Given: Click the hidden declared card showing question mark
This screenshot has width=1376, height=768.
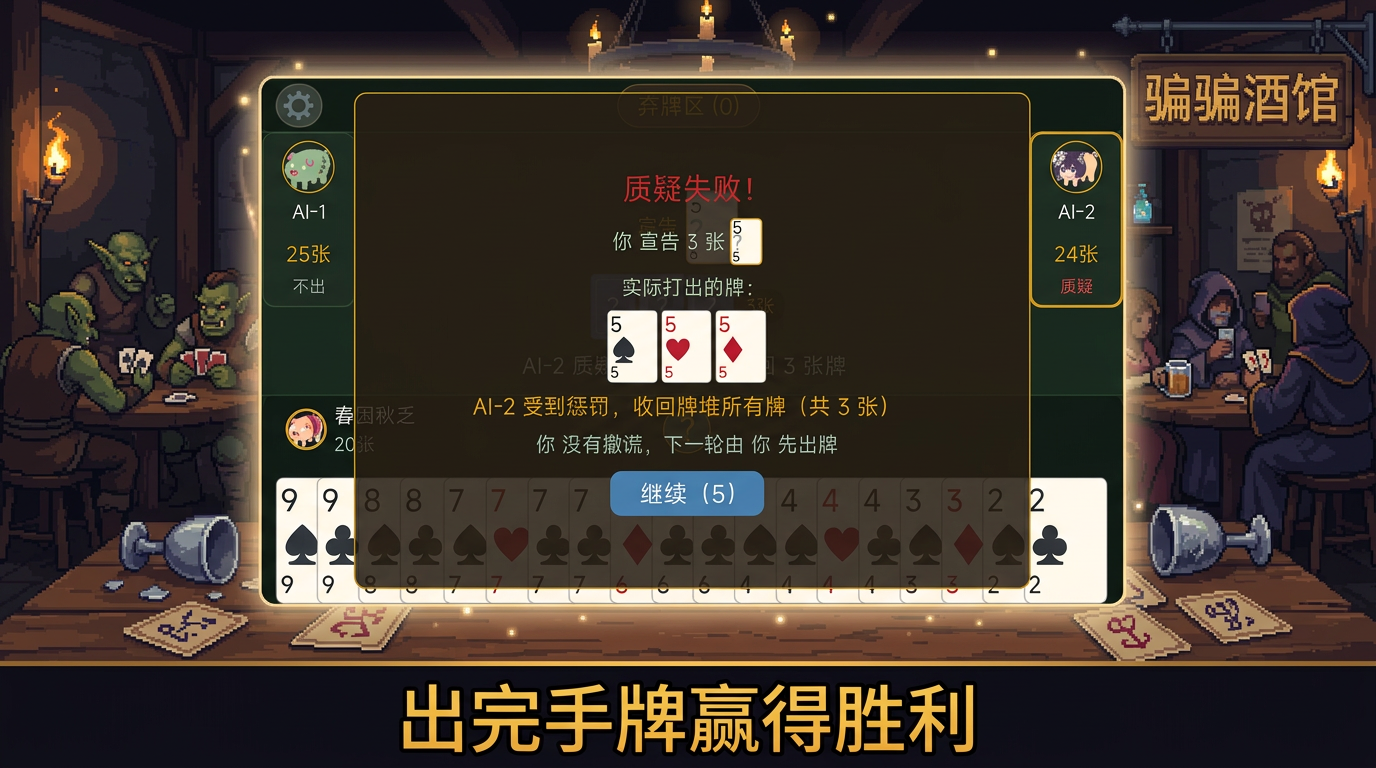Looking at the screenshot, I should 744,240.
